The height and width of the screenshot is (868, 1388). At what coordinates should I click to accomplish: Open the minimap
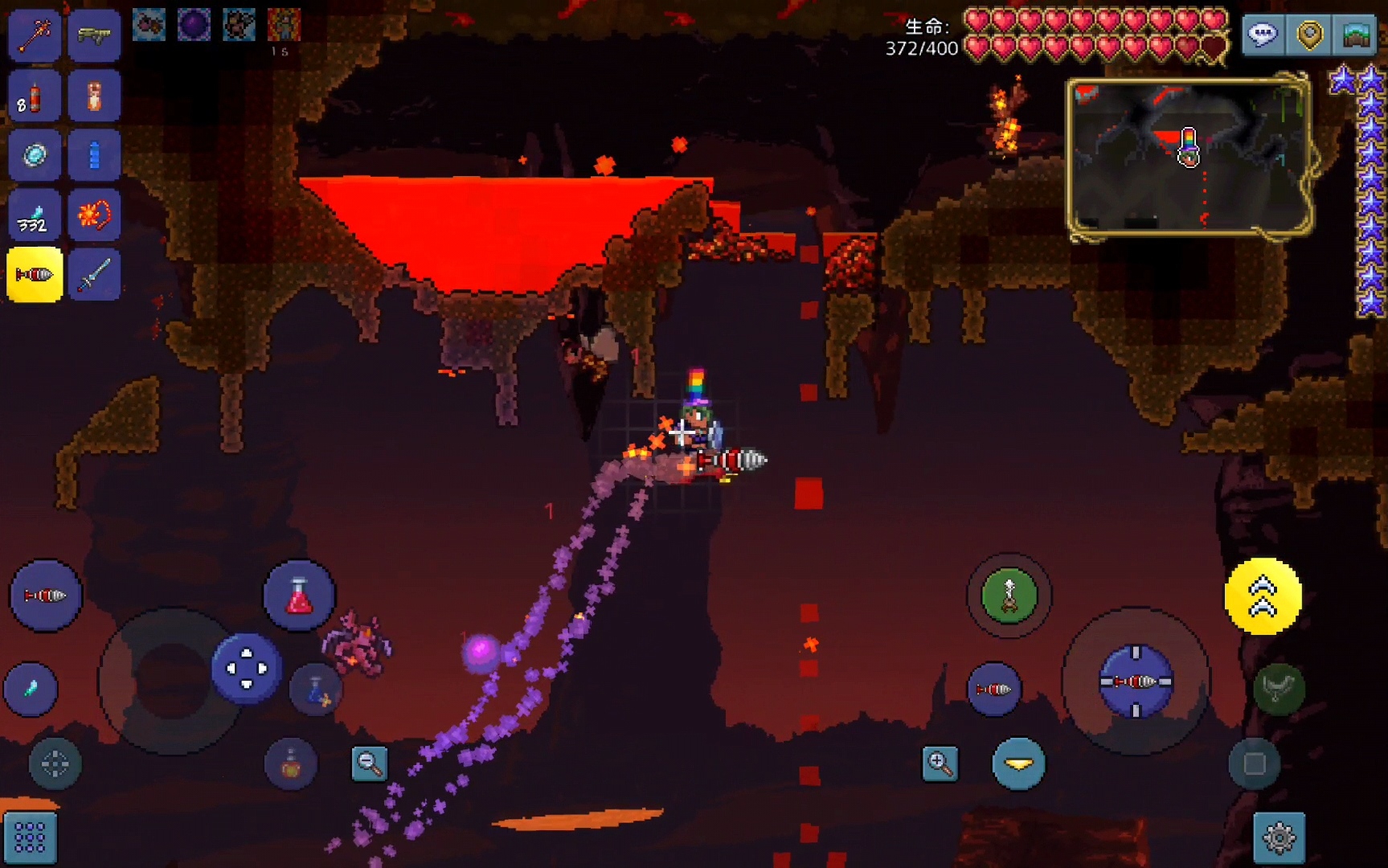[1188, 158]
